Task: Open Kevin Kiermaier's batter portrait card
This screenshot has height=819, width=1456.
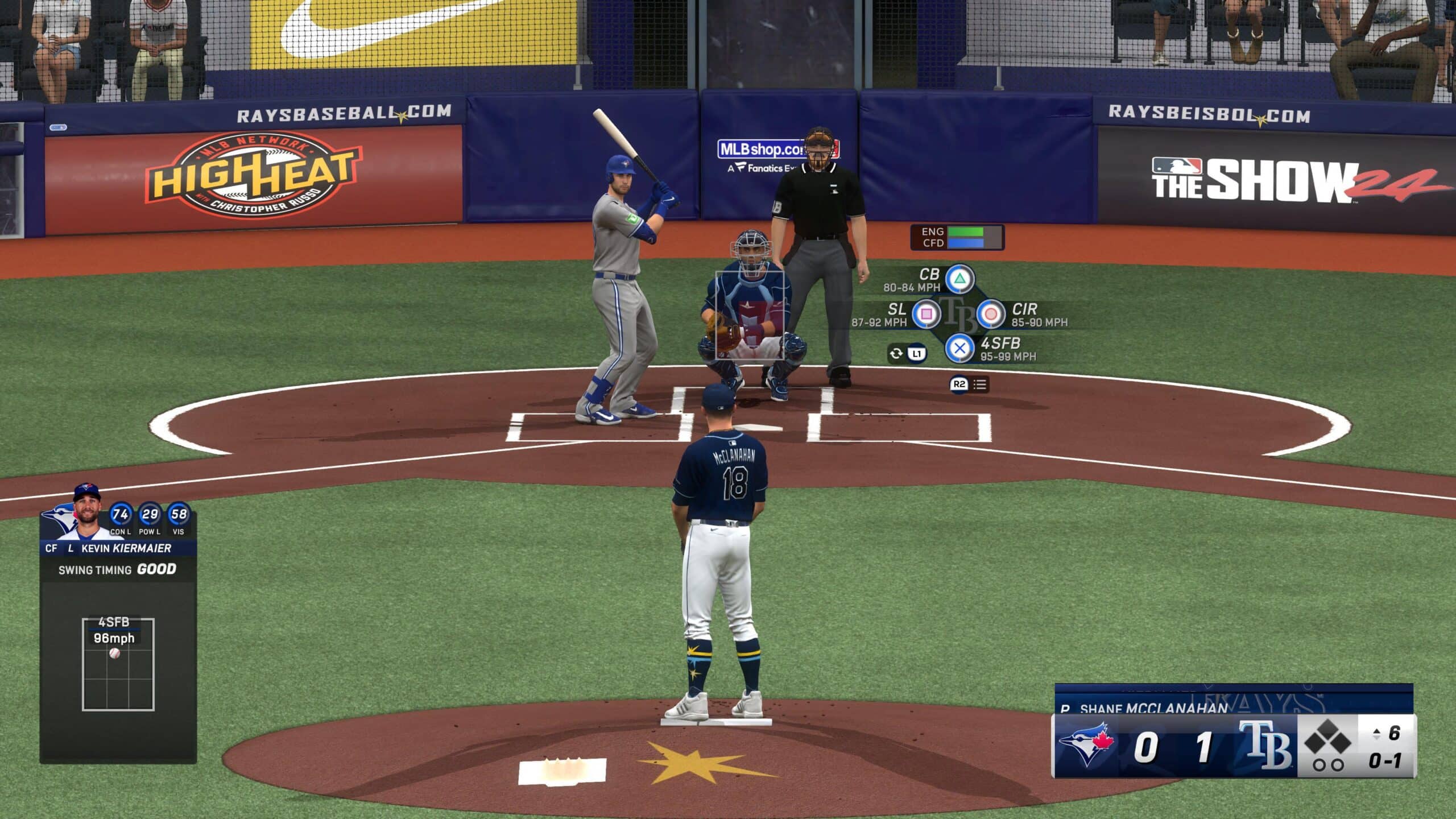Action: point(86,514)
